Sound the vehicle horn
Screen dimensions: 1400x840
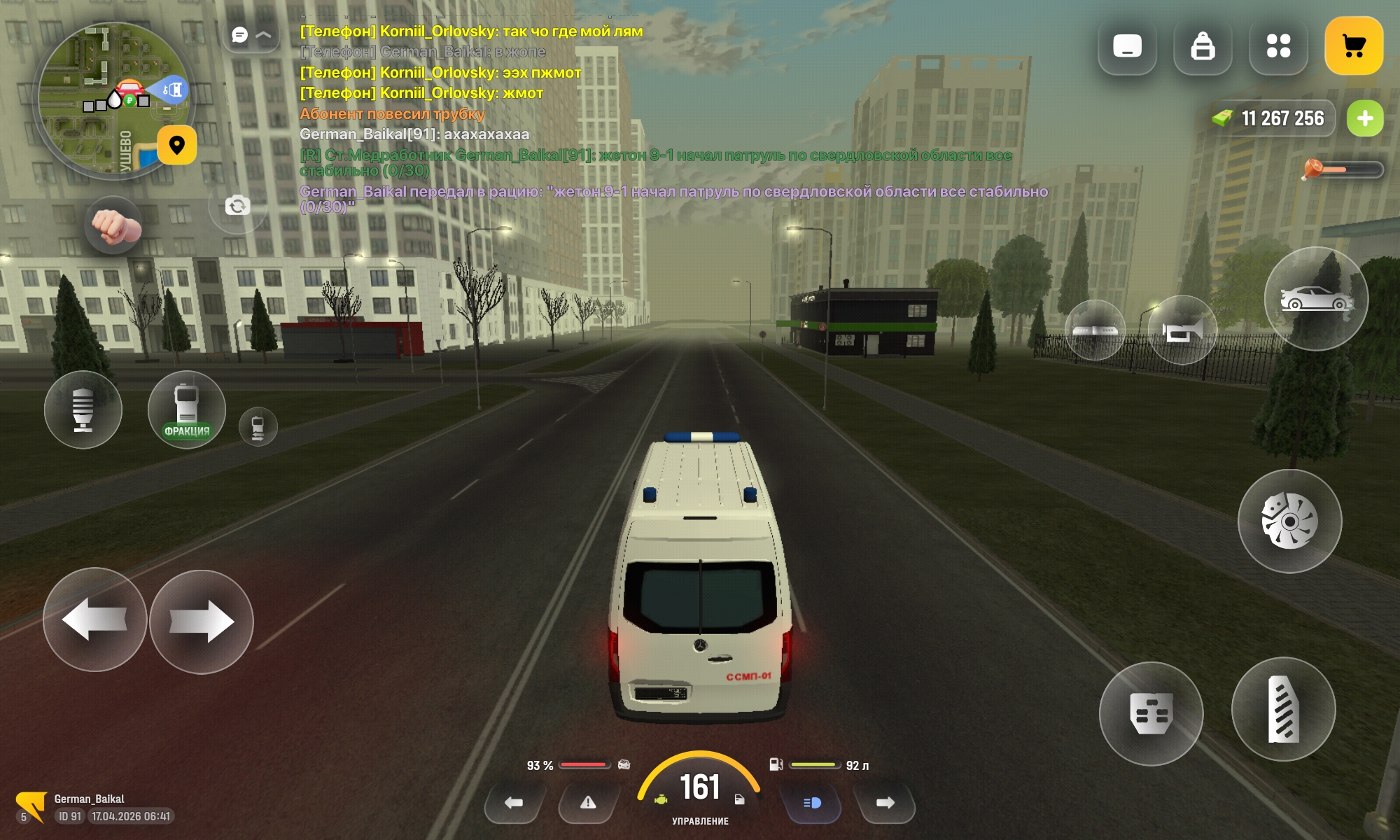[x=1182, y=330]
